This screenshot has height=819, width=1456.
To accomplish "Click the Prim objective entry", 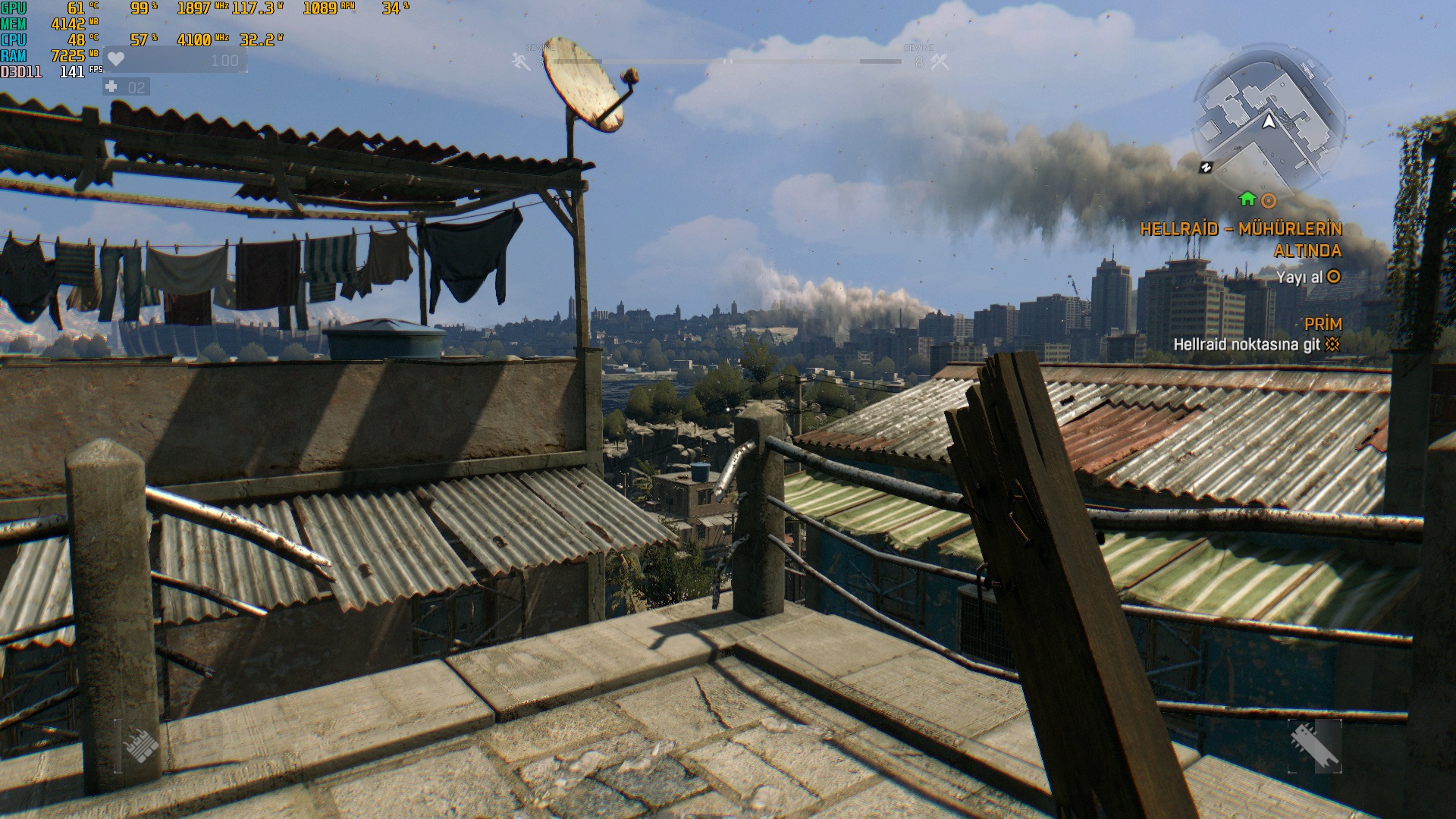I will point(1323,324).
